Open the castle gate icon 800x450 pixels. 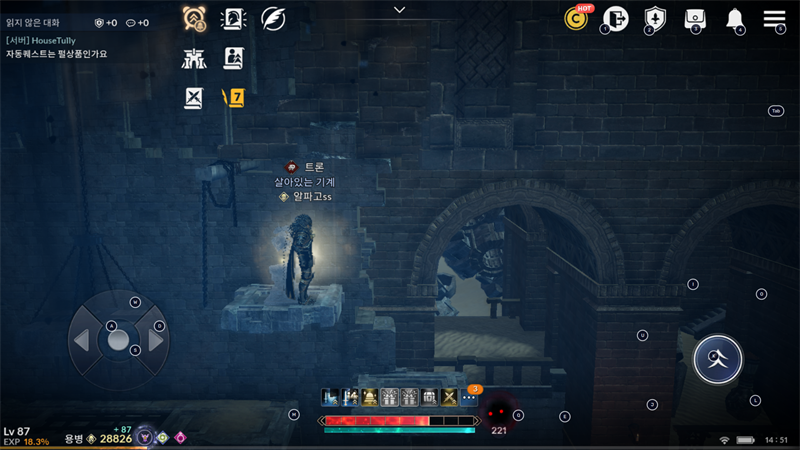click(x=193, y=58)
